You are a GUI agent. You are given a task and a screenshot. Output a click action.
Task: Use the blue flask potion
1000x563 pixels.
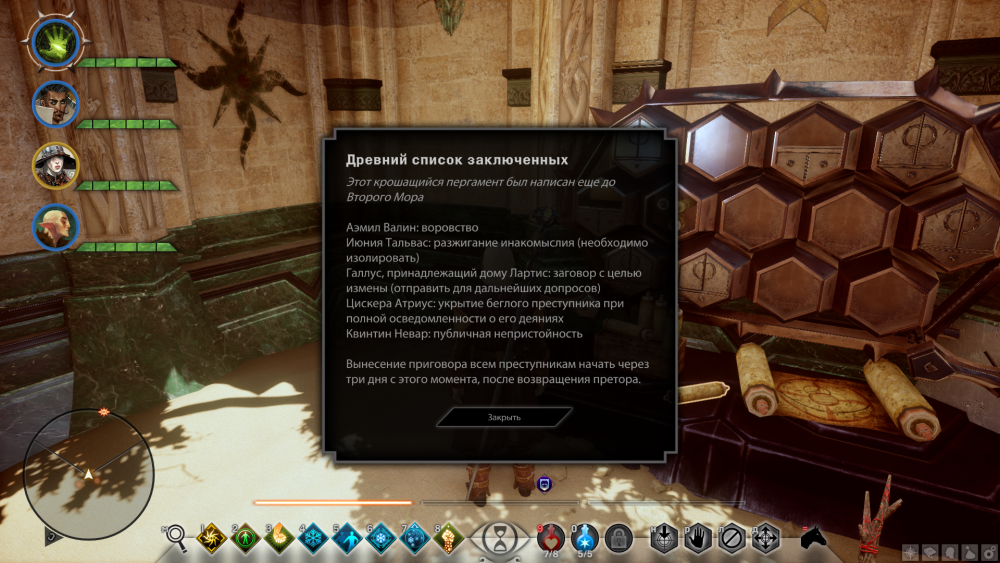[x=587, y=538]
